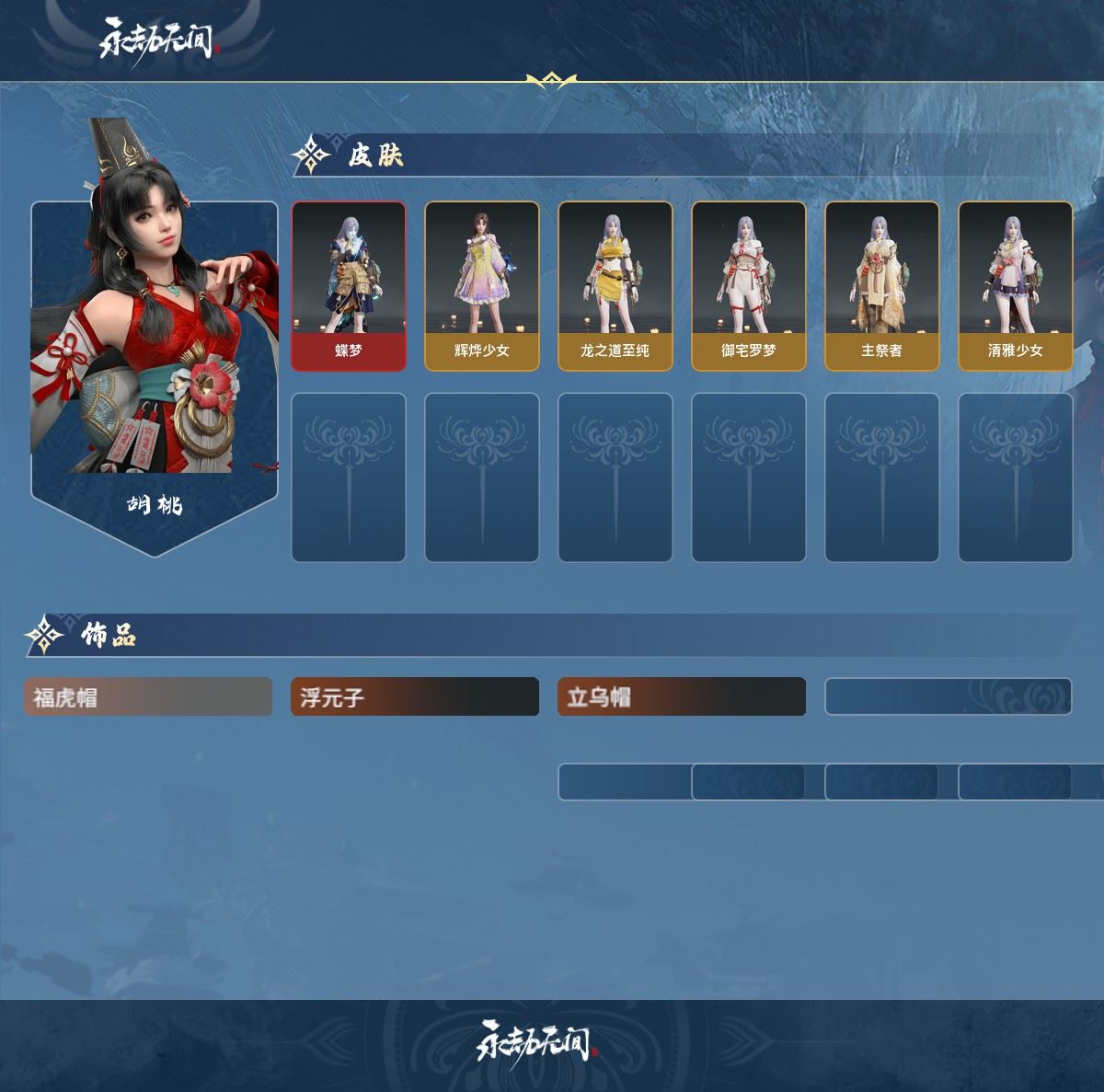Choose the 辉烨少女 skin card
The height and width of the screenshot is (1092, 1104).
[x=481, y=285]
